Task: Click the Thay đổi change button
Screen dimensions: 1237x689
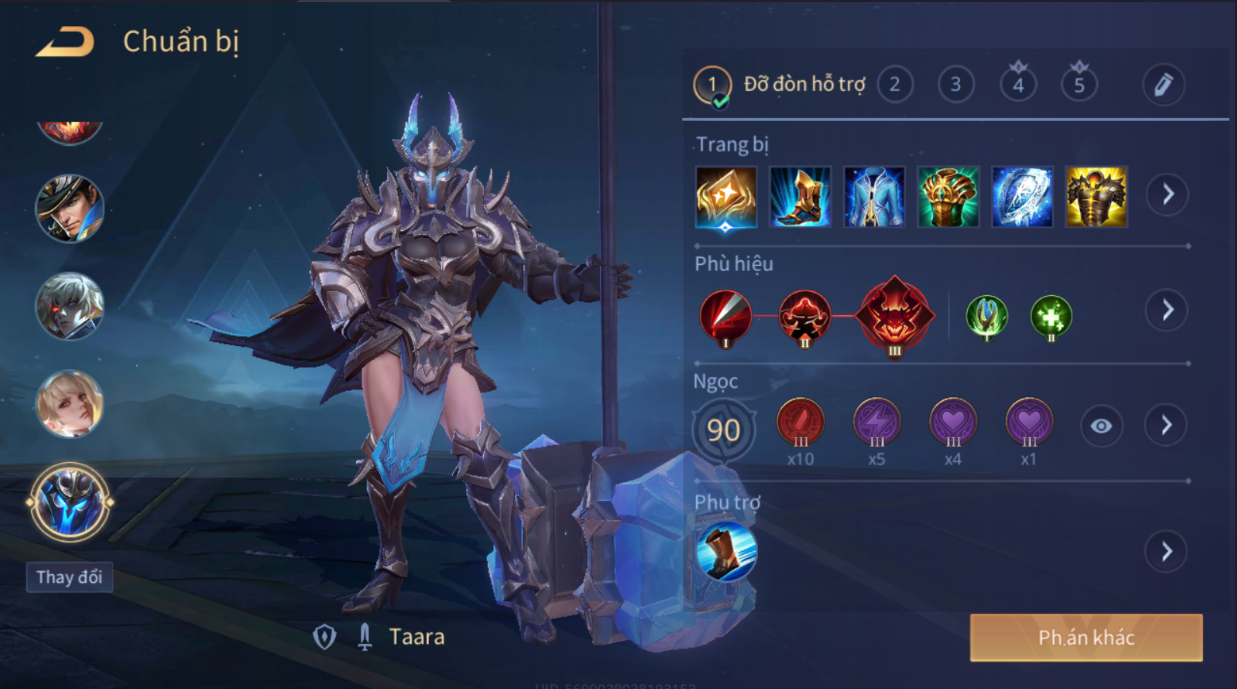Action: point(69,577)
